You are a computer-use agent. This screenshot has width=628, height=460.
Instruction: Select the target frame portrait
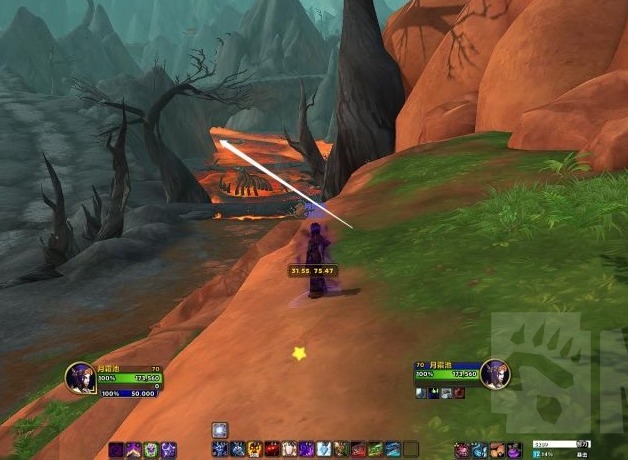tap(496, 374)
